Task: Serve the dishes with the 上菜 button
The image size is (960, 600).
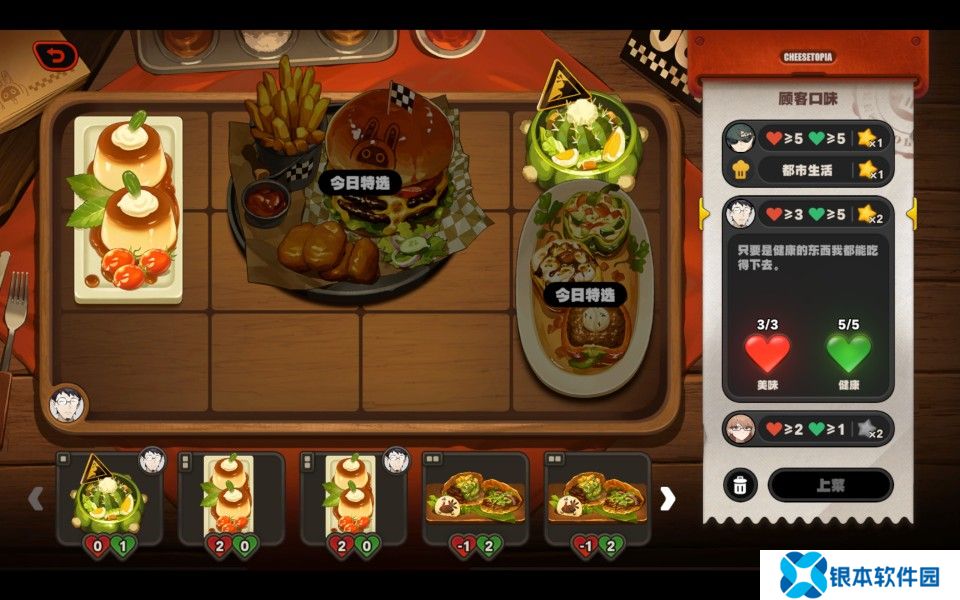Action: pos(830,485)
